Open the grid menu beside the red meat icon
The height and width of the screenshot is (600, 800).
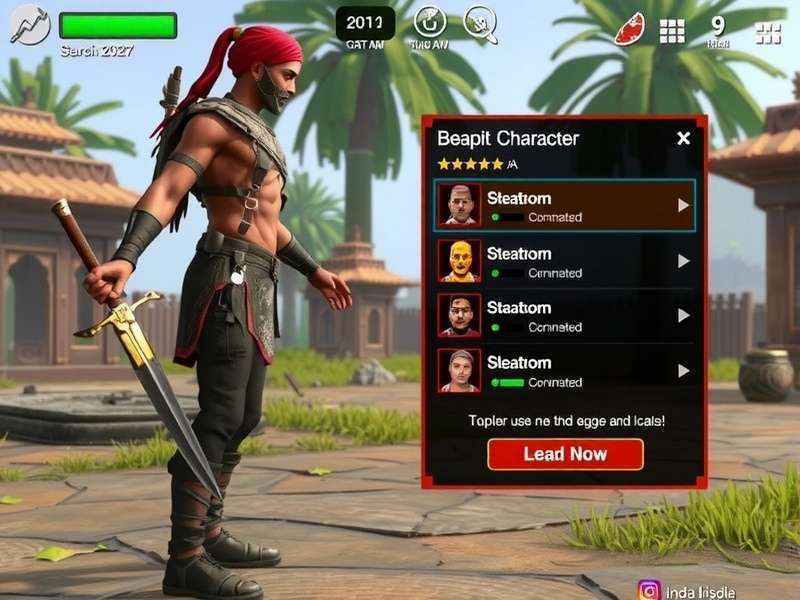click(x=672, y=31)
